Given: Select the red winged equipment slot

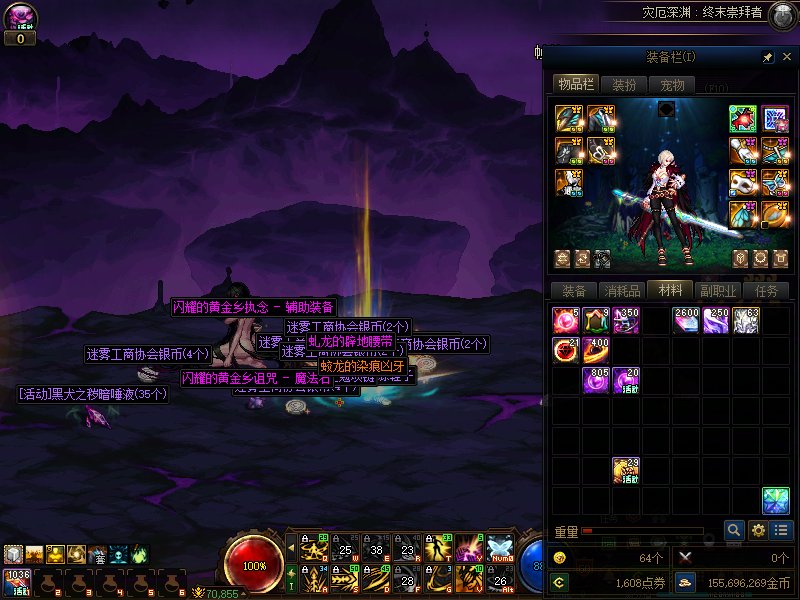Looking at the screenshot, I should click(742, 119).
